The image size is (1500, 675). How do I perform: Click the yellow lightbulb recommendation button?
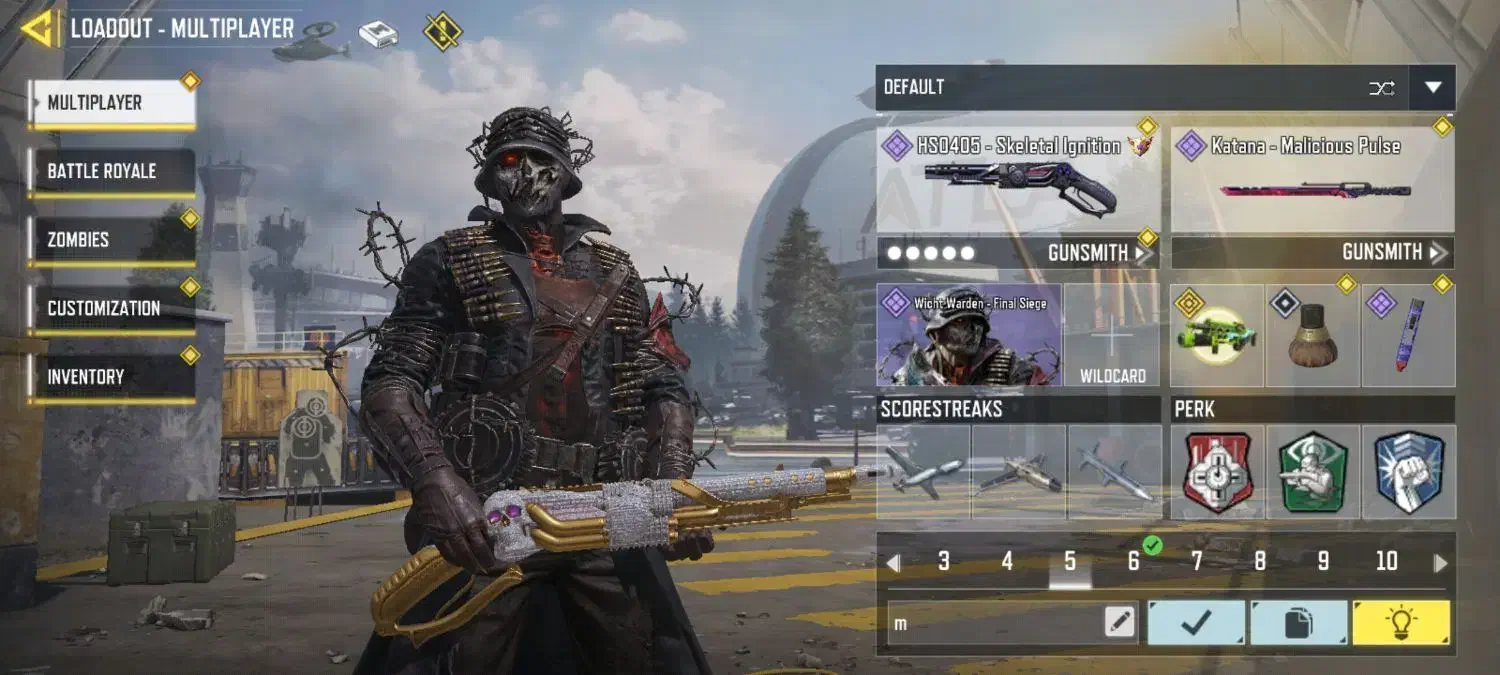point(1400,623)
